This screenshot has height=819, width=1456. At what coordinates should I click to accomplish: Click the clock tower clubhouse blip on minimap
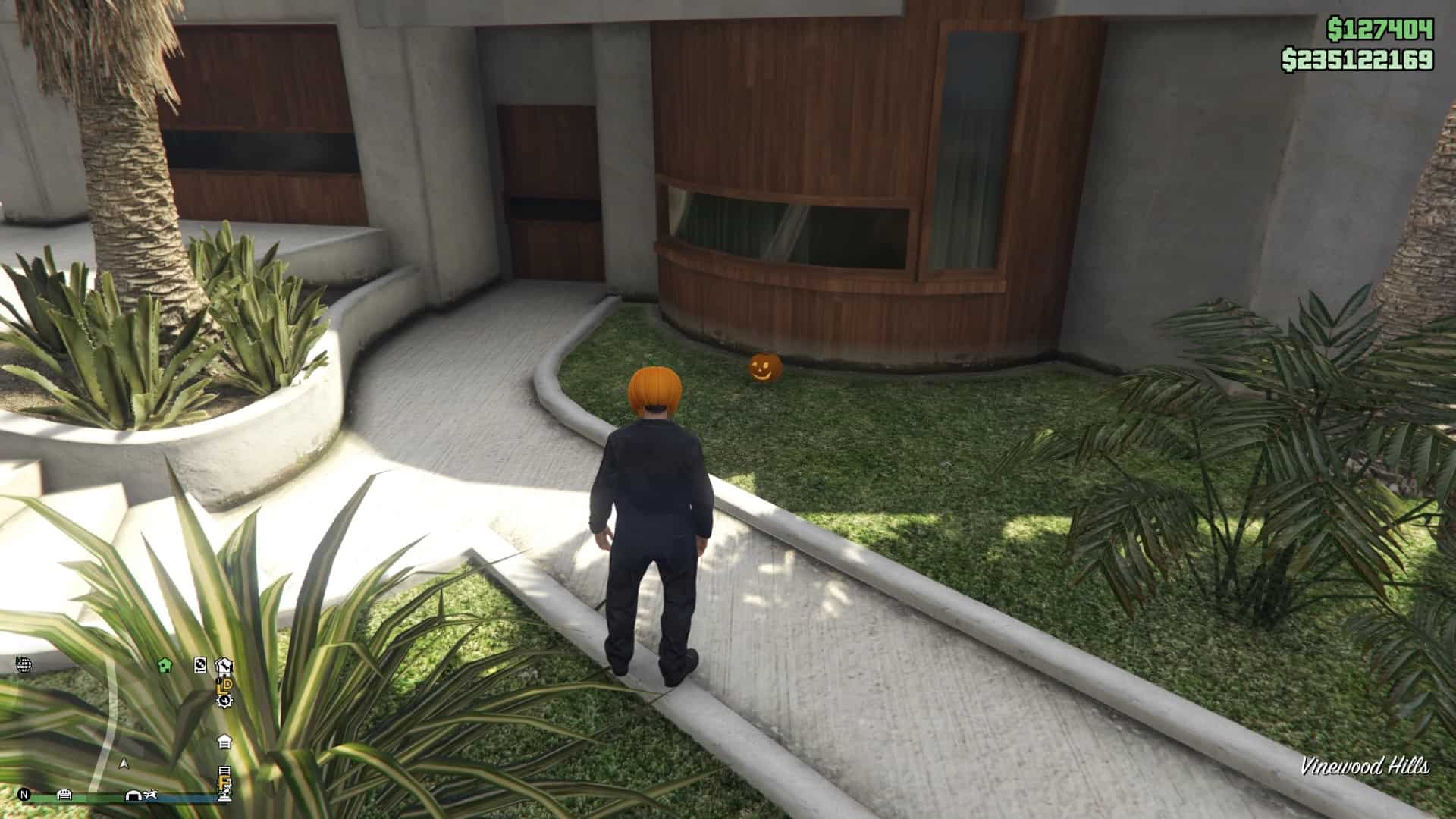click(x=224, y=666)
